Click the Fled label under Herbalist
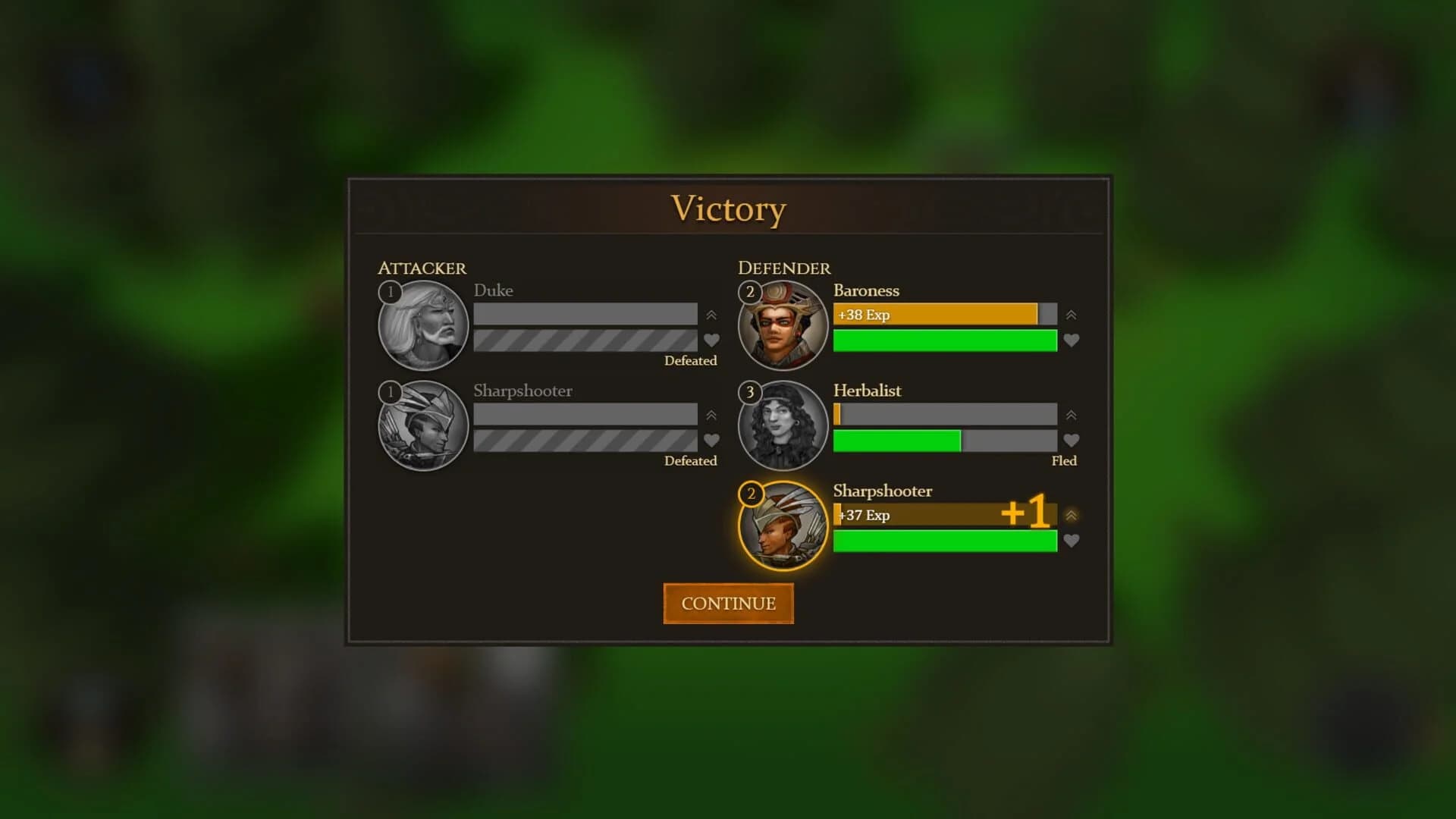1456x819 pixels. (x=1065, y=460)
